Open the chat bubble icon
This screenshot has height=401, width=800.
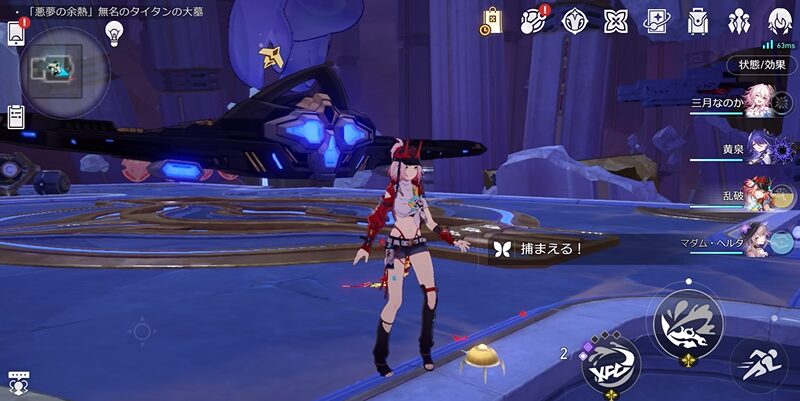17,381
